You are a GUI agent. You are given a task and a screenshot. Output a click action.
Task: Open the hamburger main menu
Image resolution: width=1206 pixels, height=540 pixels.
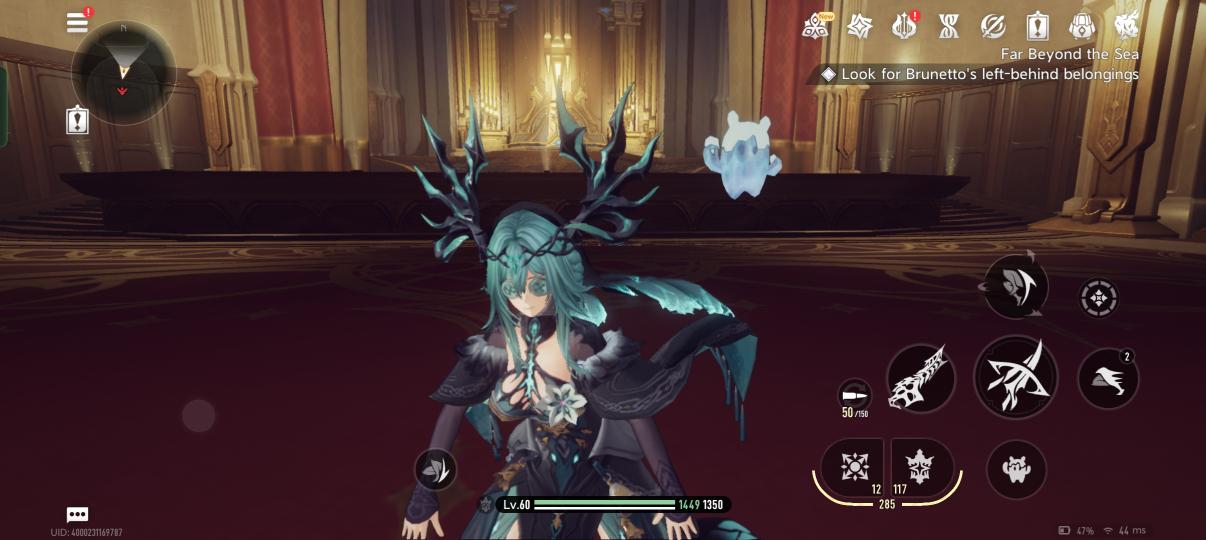[78, 23]
